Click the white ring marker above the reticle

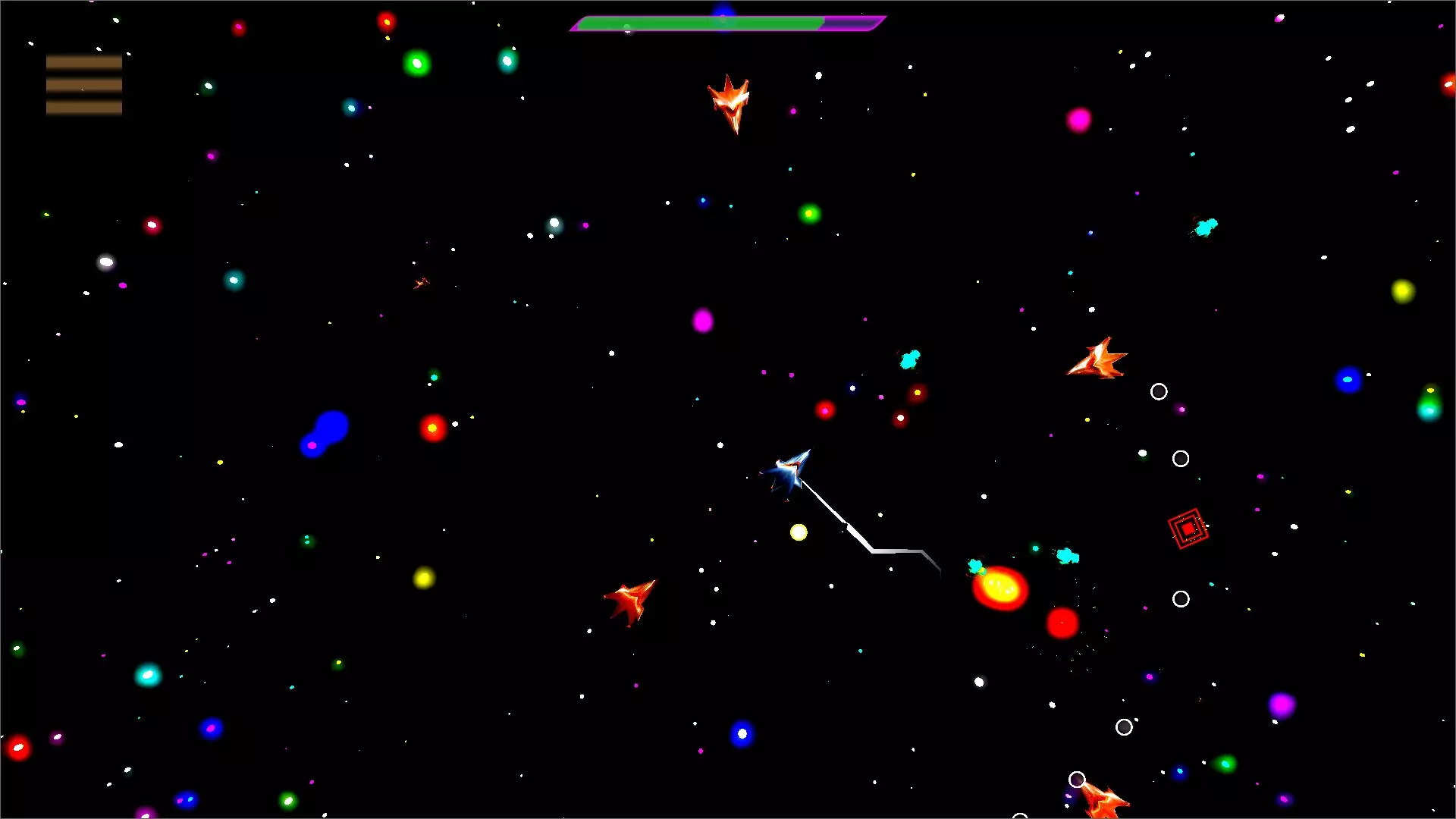tap(1181, 458)
